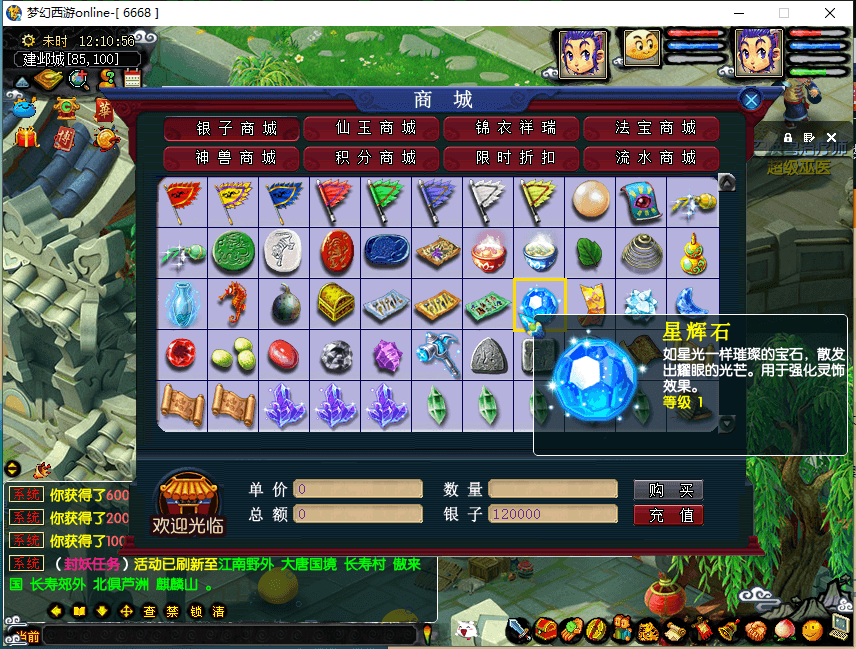Switch to 法宝商城 tab
The height and width of the screenshot is (649, 856).
click(653, 128)
